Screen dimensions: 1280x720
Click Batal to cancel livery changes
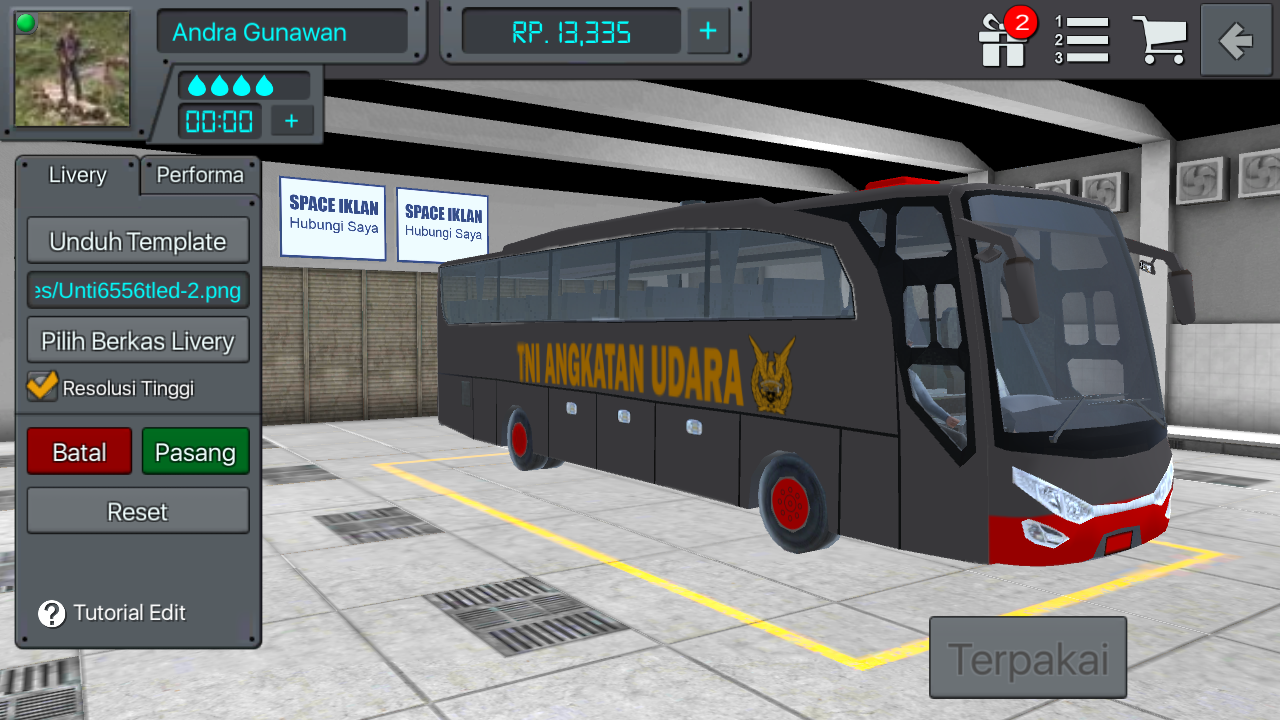[79, 451]
